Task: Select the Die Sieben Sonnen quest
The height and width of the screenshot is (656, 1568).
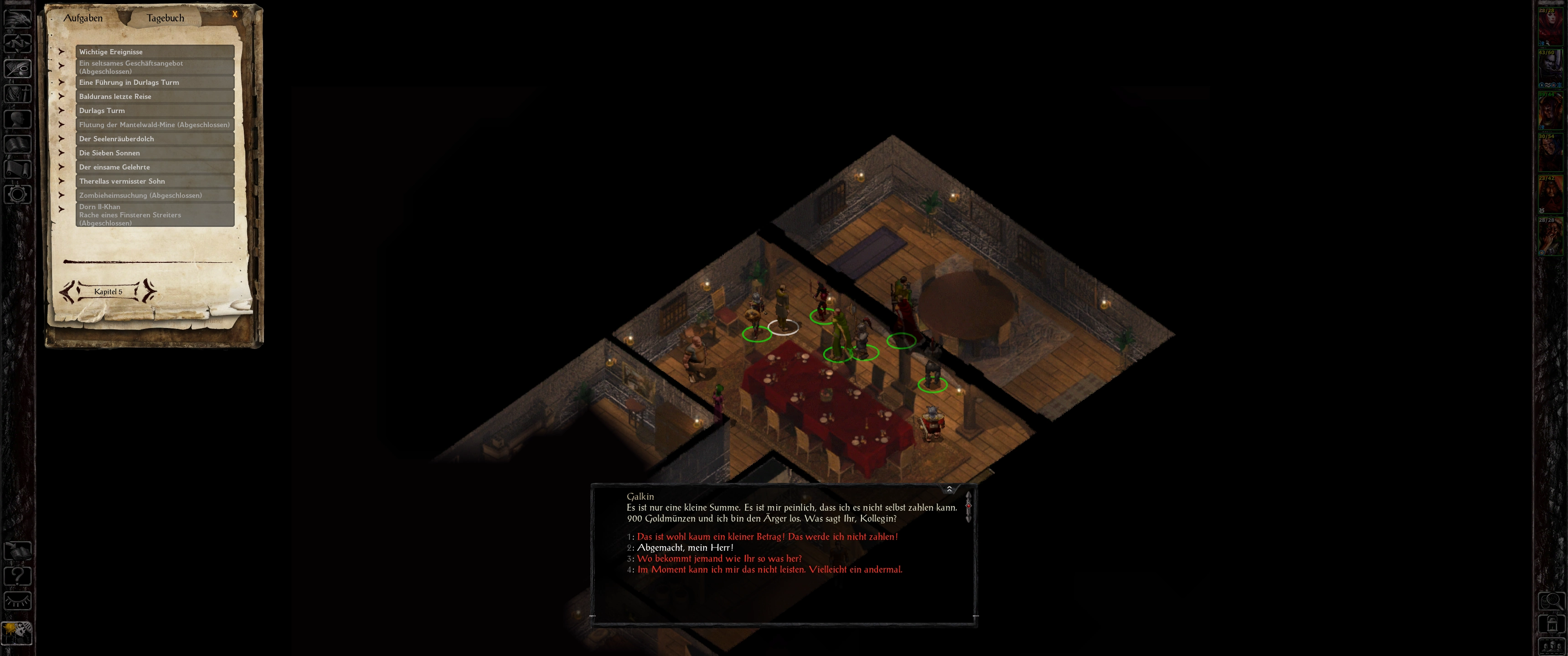Action: click(155, 153)
